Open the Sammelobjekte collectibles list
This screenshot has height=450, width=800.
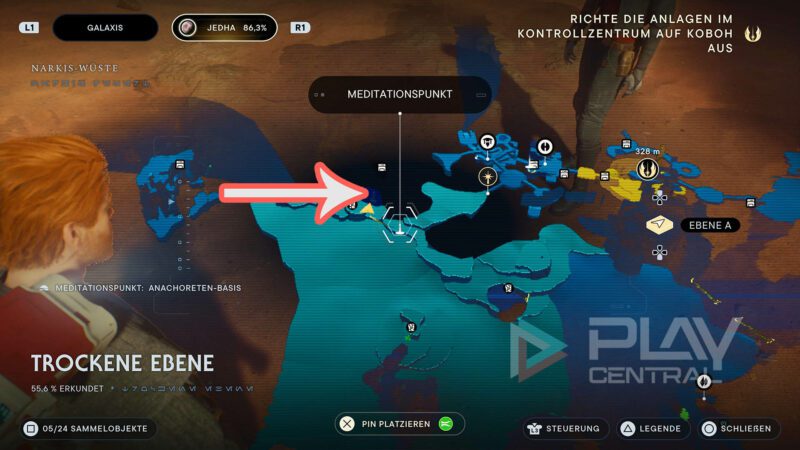tap(86, 428)
